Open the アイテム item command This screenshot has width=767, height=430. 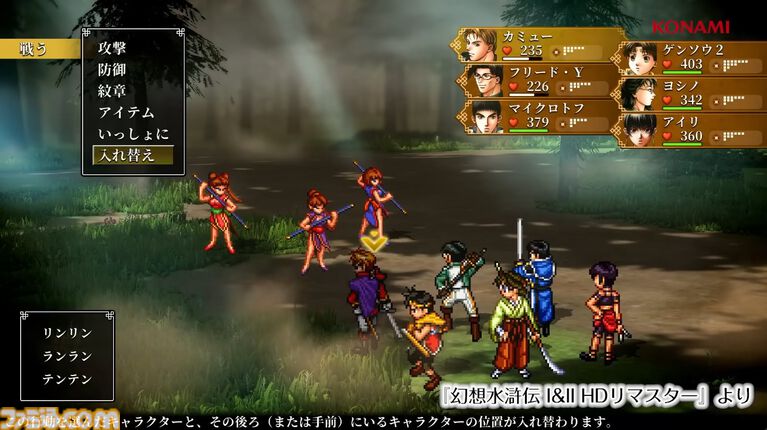point(126,112)
